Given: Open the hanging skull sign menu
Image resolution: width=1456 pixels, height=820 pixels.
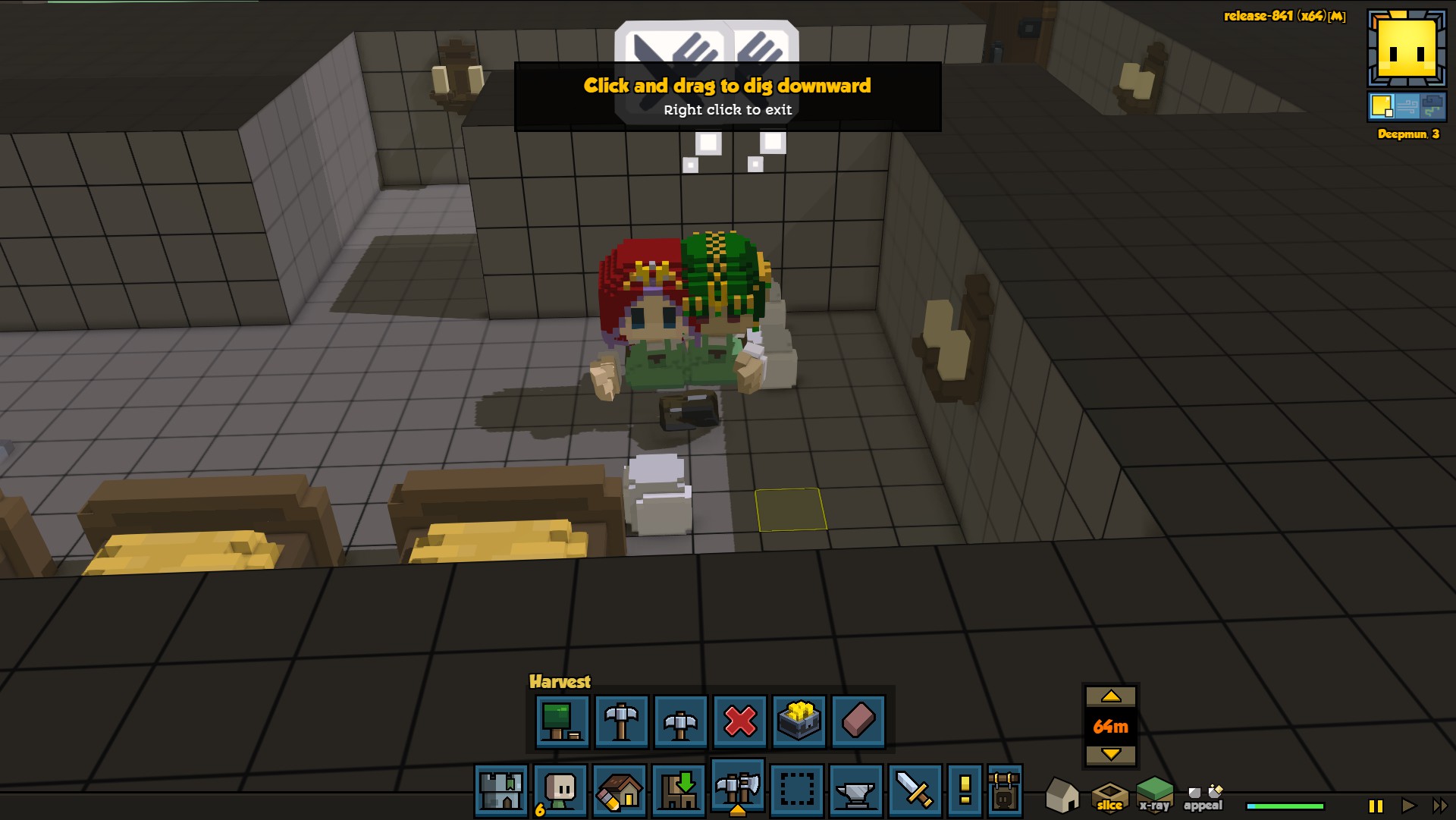Looking at the screenshot, I should click(1005, 790).
